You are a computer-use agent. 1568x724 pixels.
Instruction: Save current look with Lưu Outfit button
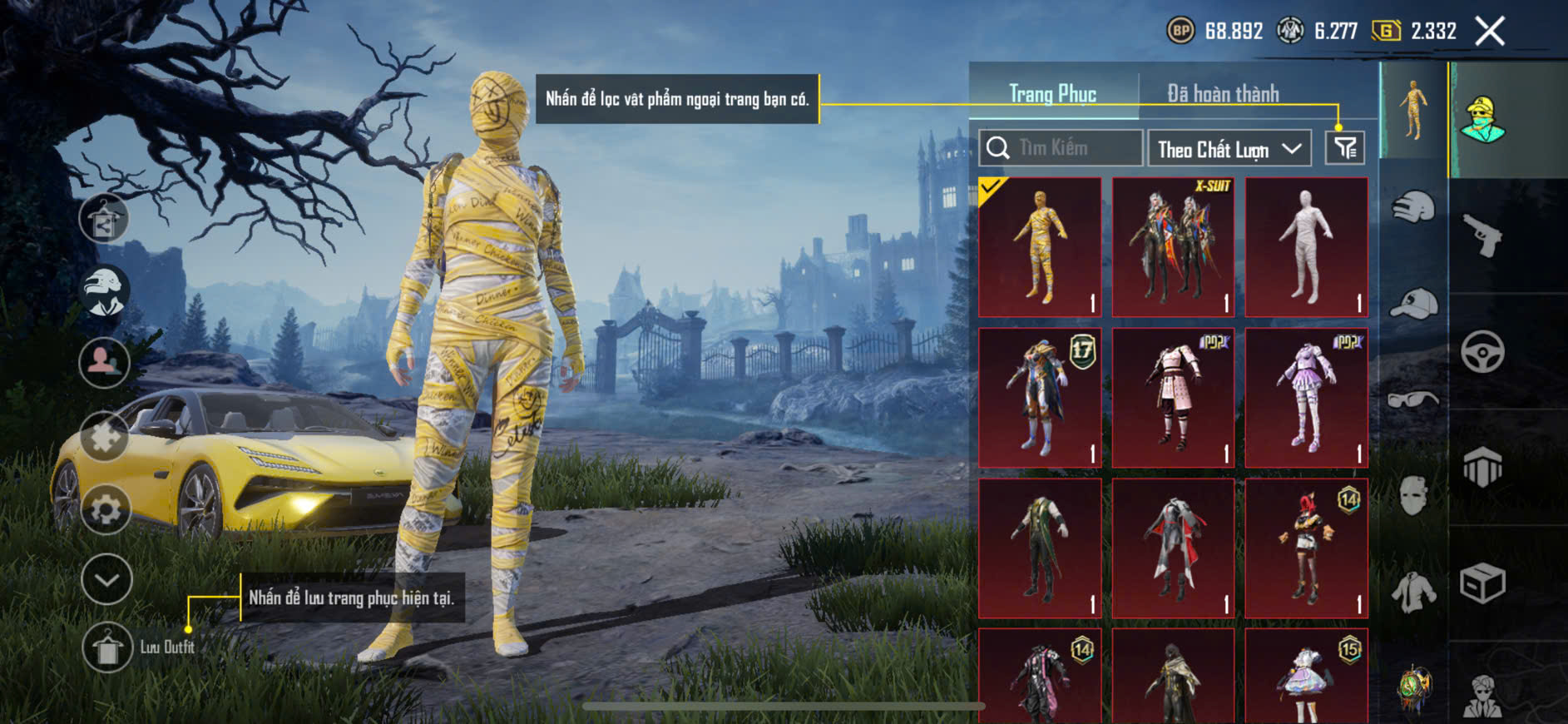click(x=107, y=647)
